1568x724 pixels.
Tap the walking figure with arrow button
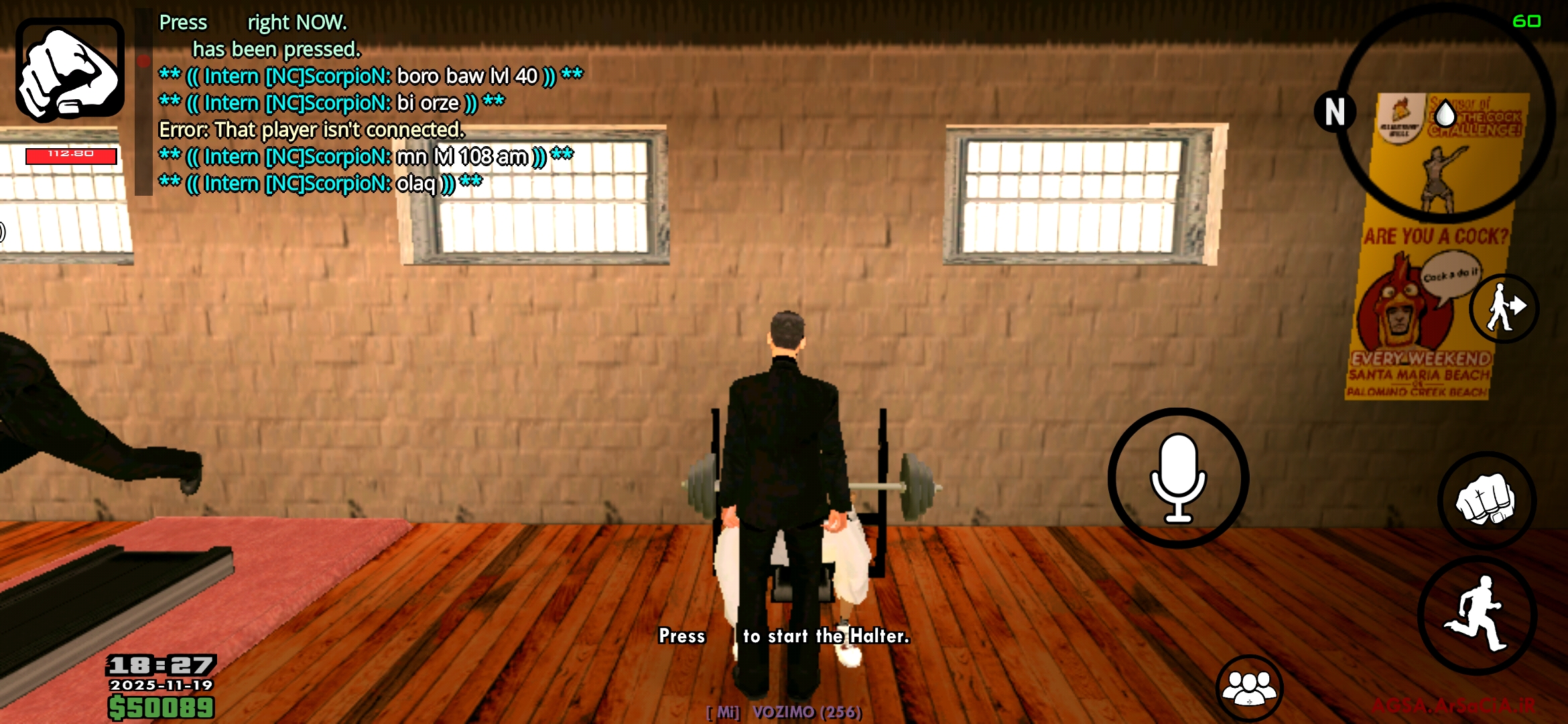pyautogui.click(x=1504, y=308)
